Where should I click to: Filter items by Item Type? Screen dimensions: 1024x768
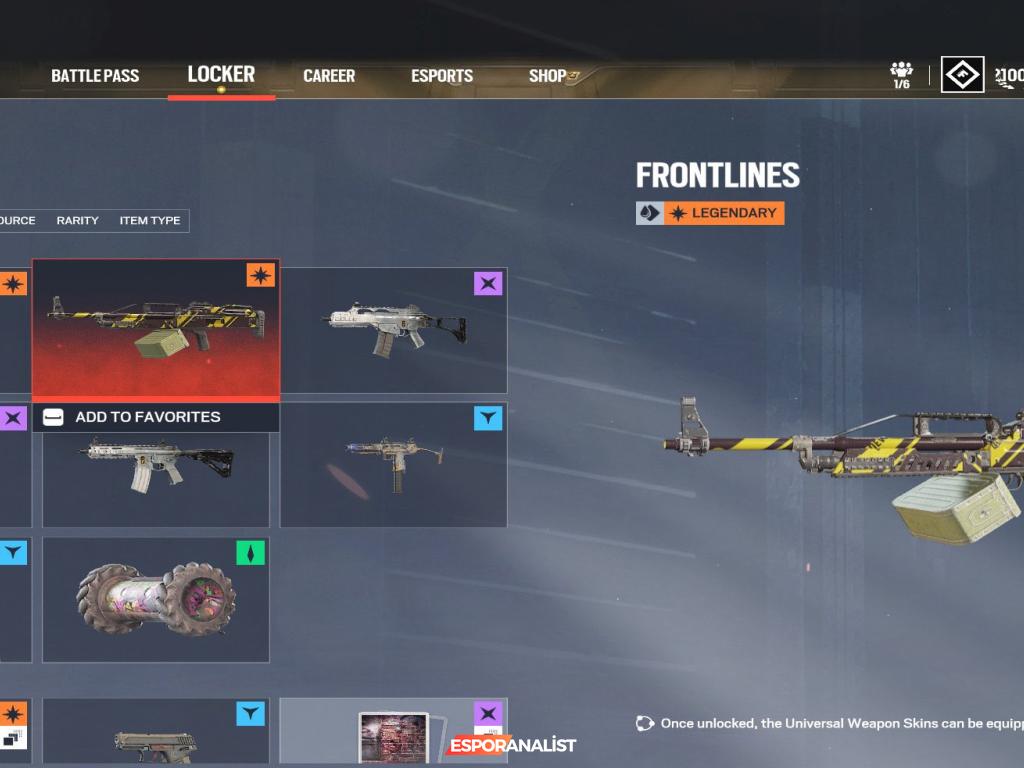coord(150,221)
